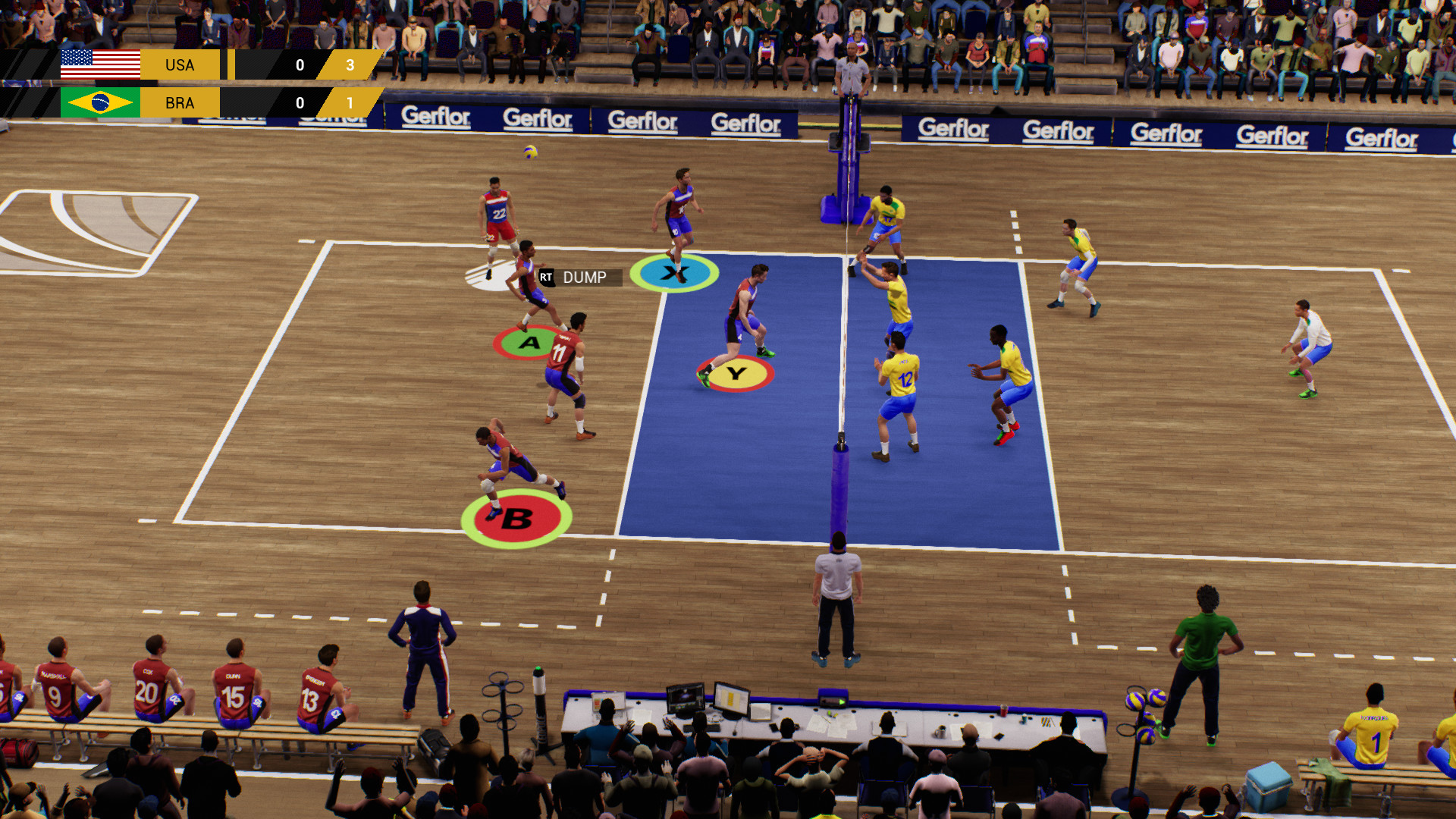Click Brazil's point score of 0
1456x819 pixels.
(x=299, y=103)
